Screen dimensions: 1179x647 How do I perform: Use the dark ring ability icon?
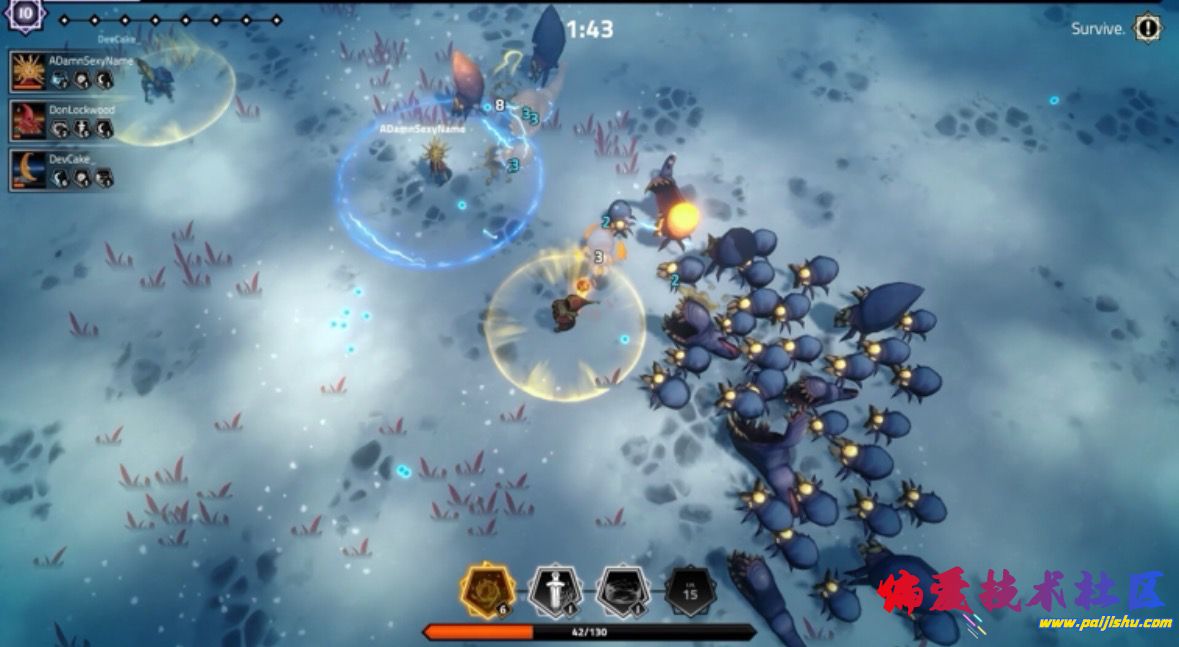pos(621,591)
